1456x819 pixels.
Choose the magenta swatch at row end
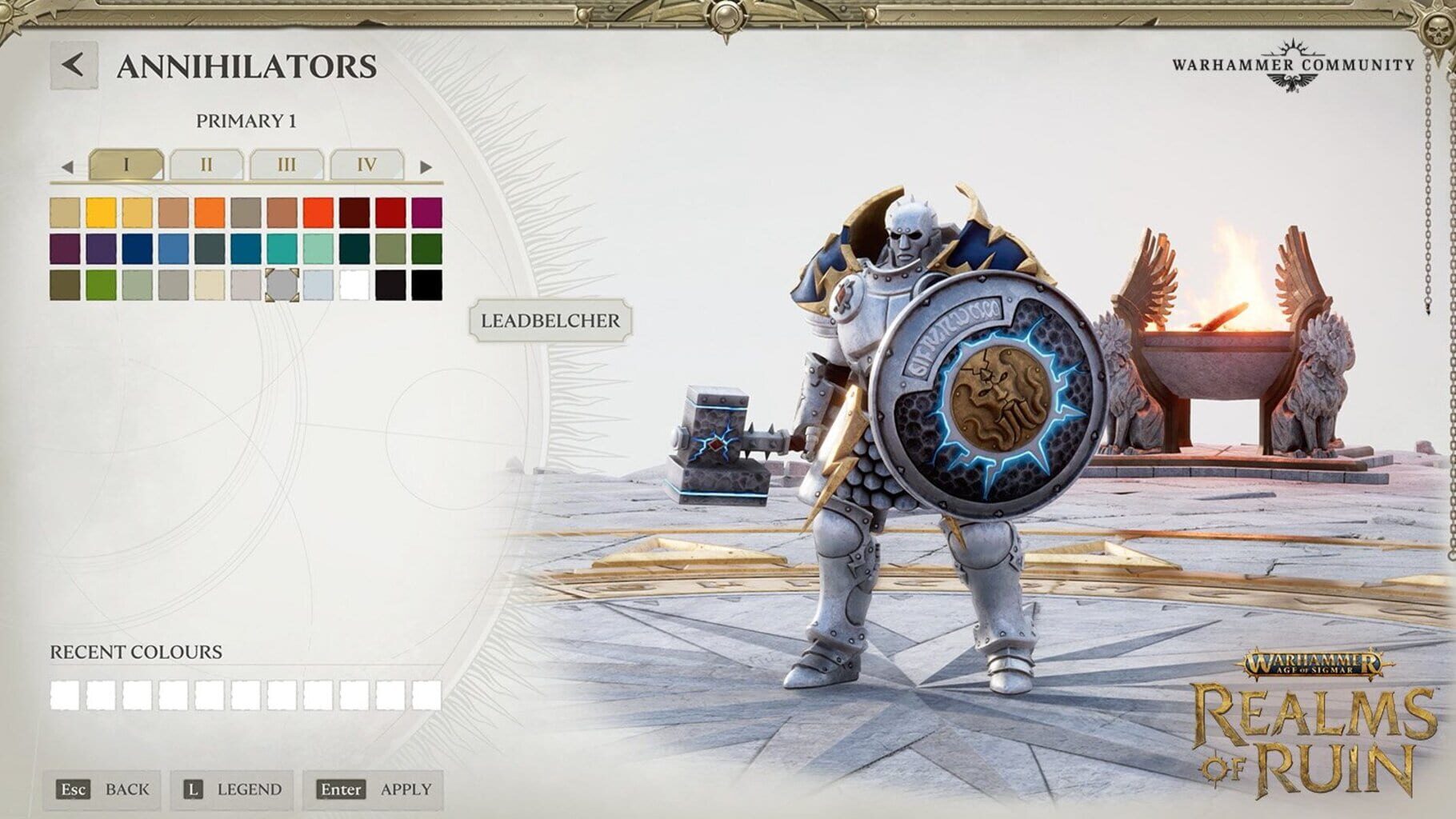(424, 210)
